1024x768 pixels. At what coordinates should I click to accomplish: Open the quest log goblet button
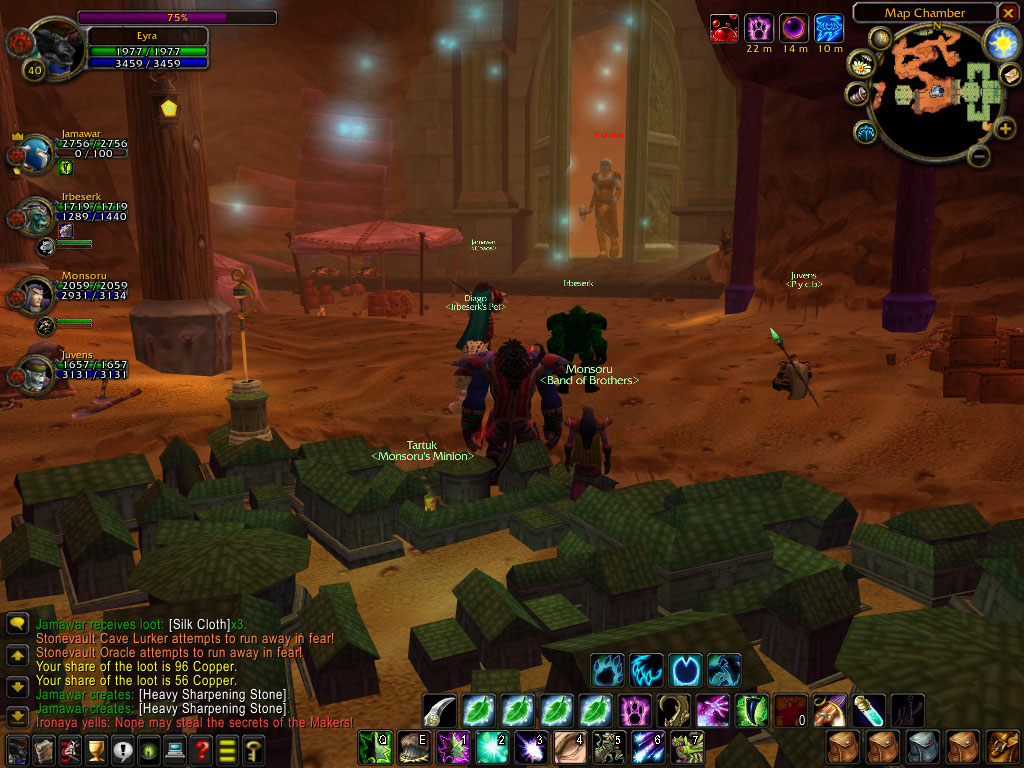(97, 749)
